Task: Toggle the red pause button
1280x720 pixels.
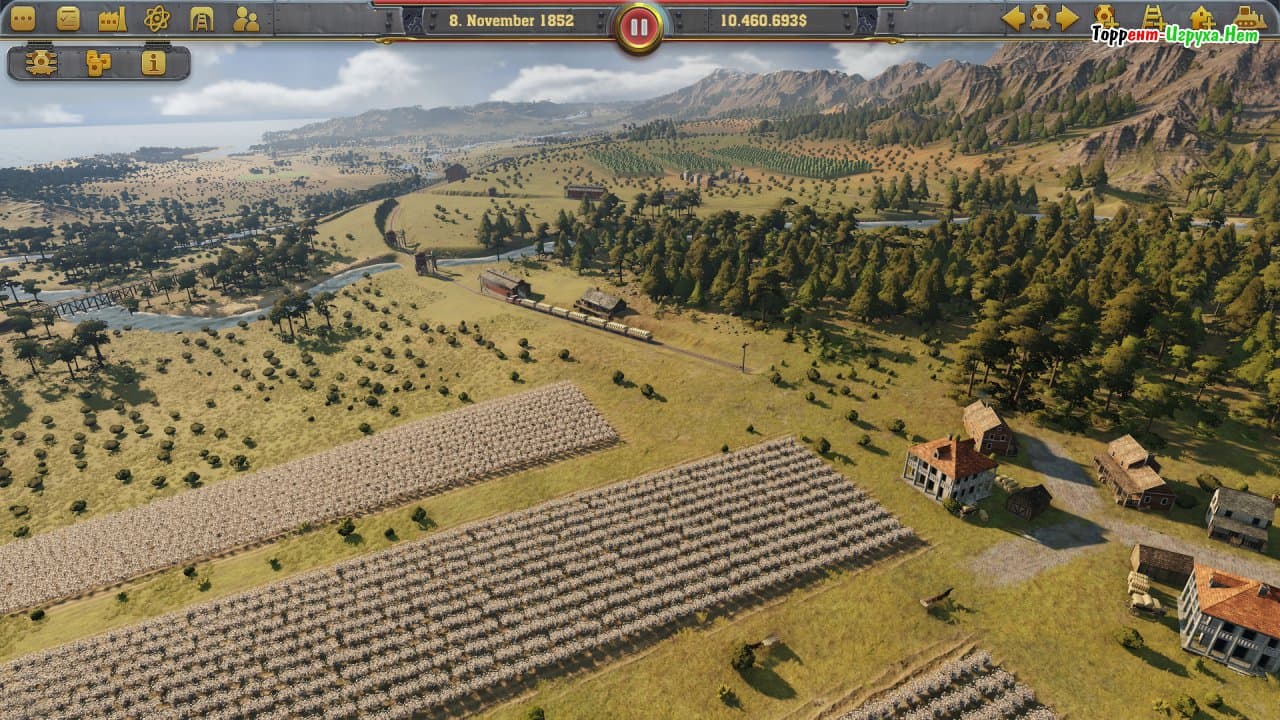Action: (639, 27)
